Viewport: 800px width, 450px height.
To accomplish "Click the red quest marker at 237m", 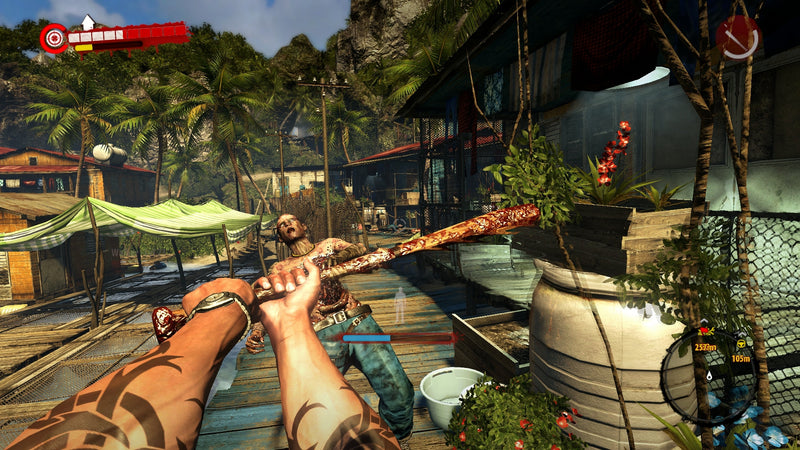I will point(705,333).
